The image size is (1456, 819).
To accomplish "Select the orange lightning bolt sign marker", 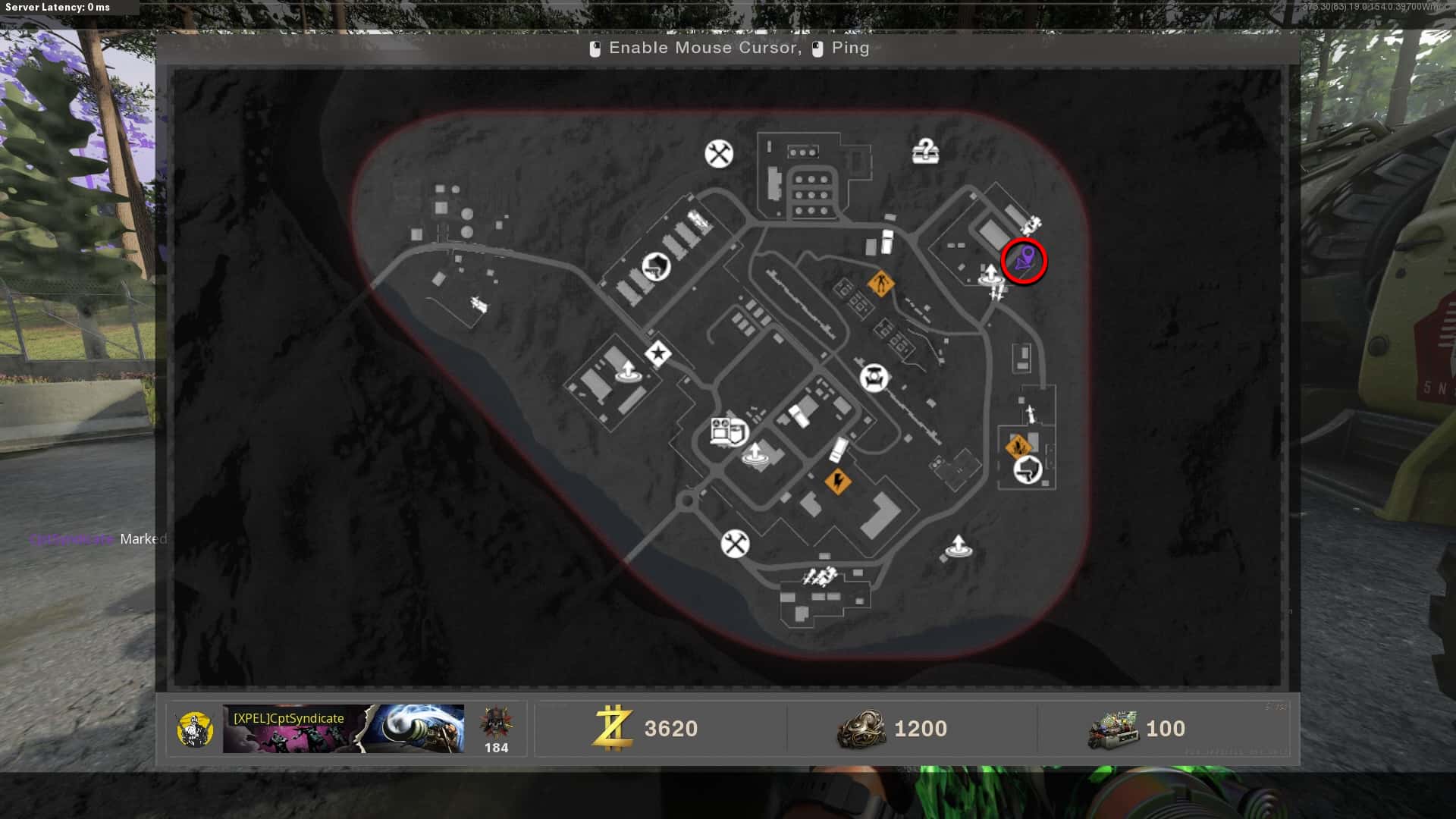I will pos(837,481).
